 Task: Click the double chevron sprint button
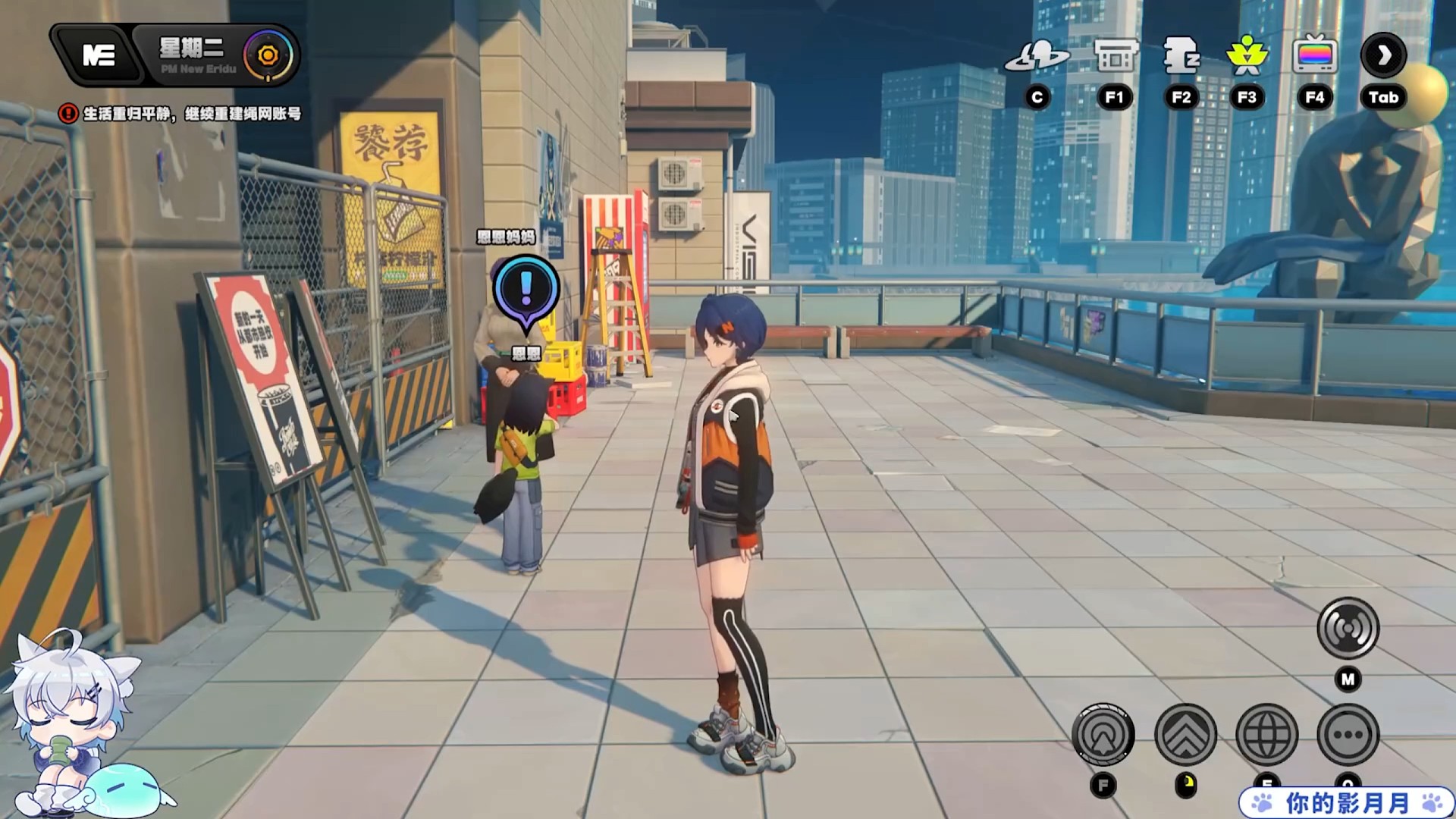click(x=1185, y=734)
